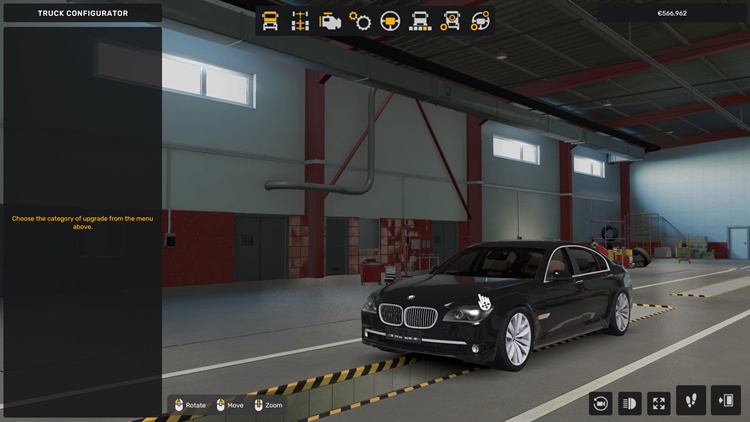Open the engine upgrade category
The width and height of the screenshot is (750, 422).
pos(330,20)
